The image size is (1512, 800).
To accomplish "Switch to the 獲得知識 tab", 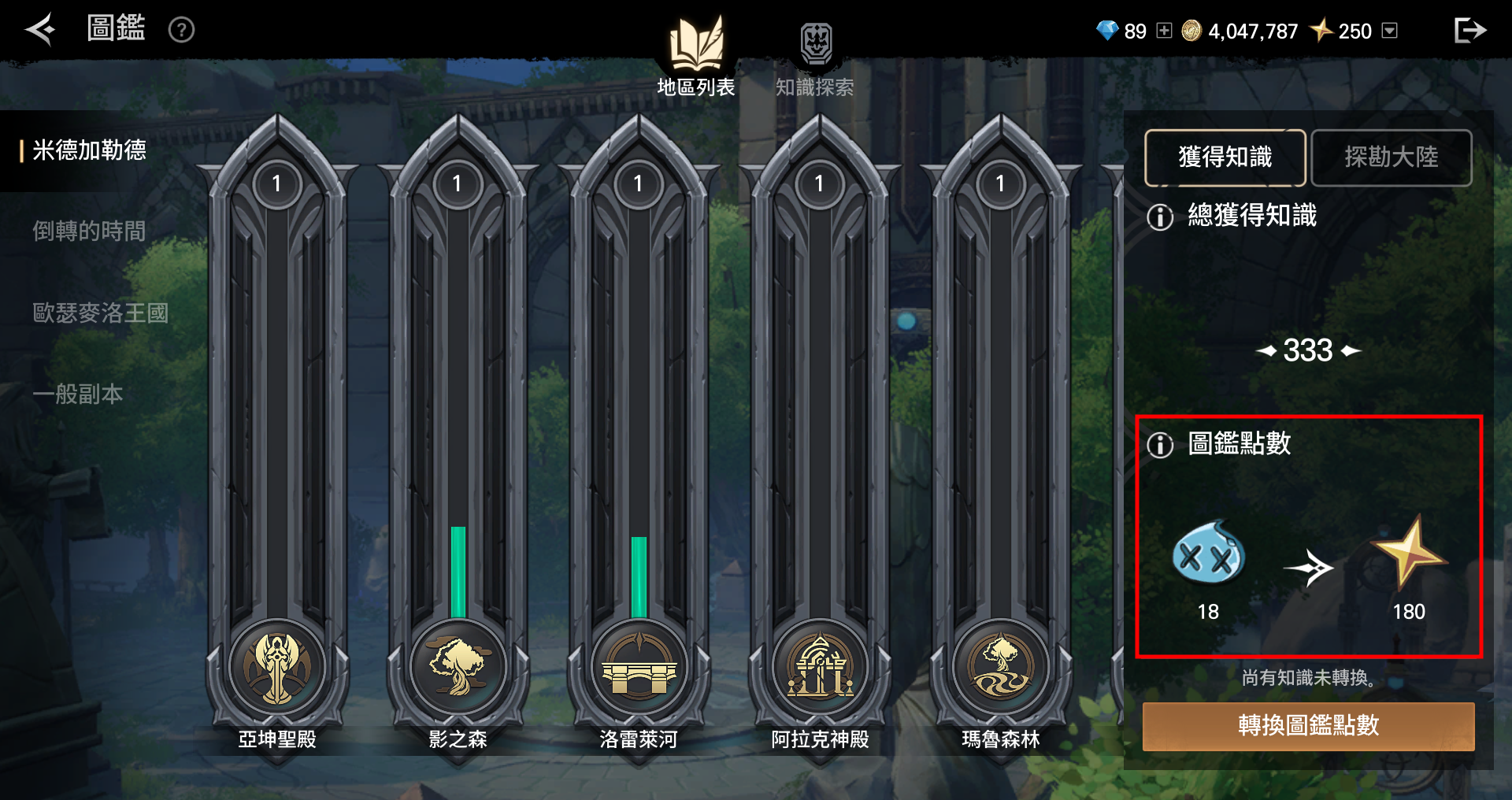I will (x=1225, y=157).
